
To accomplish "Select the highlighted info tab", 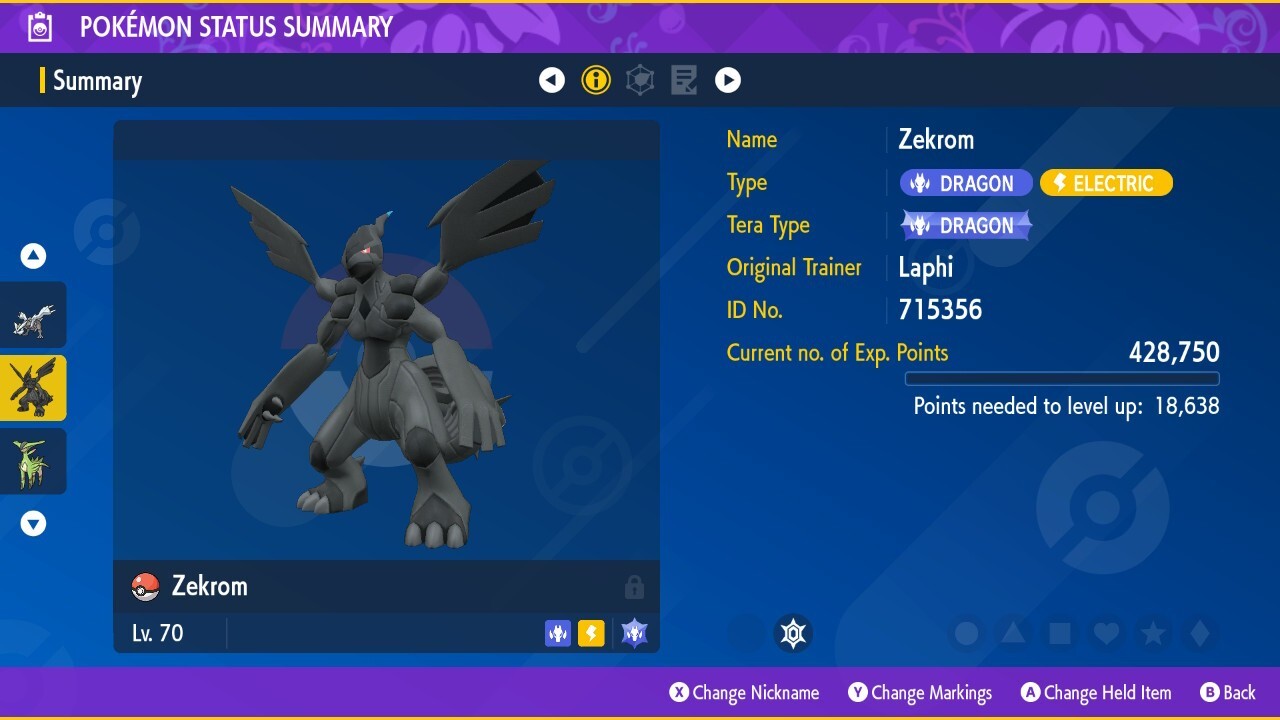I will click(596, 80).
